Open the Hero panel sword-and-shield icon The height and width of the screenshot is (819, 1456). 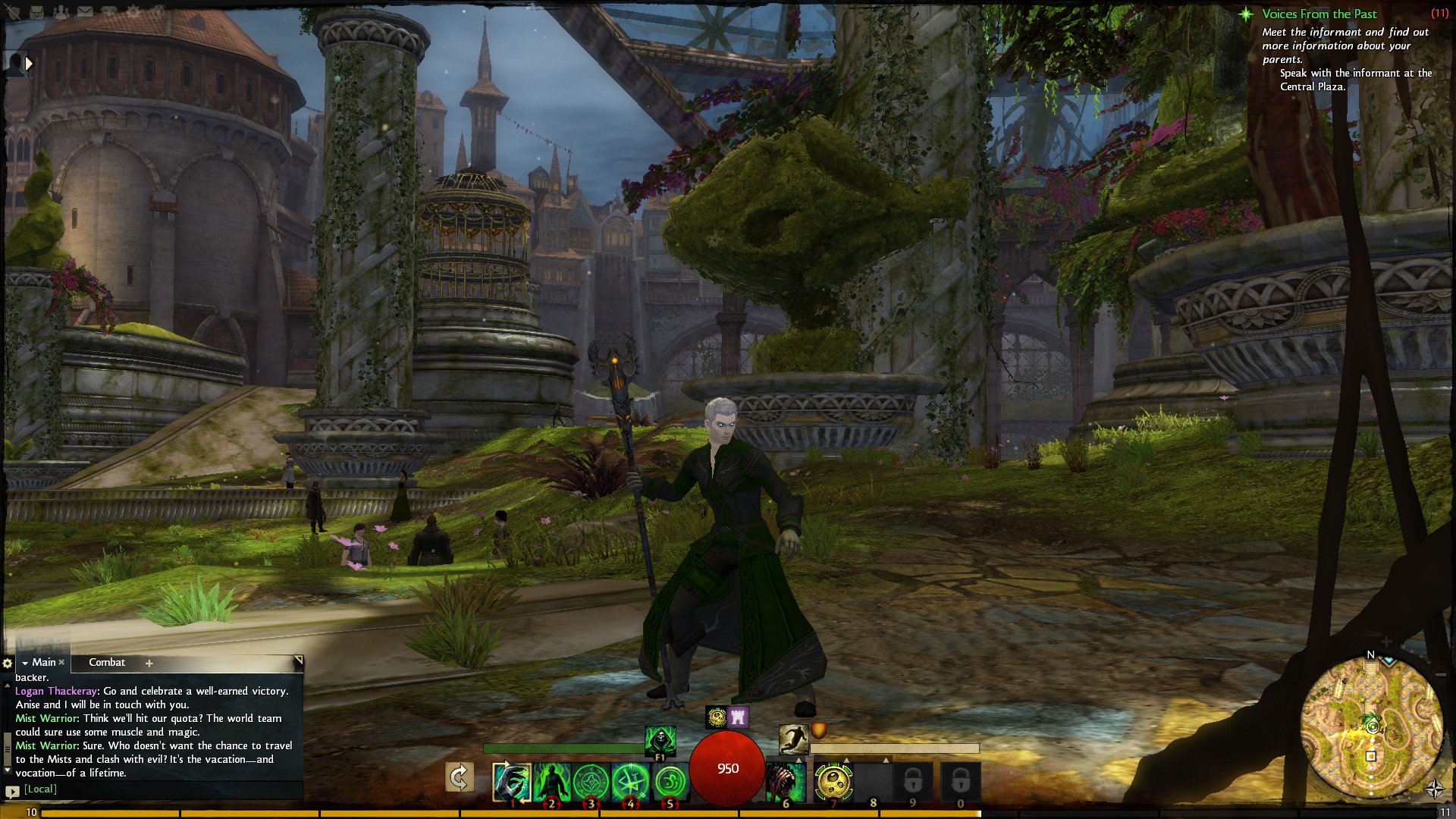click(14, 12)
